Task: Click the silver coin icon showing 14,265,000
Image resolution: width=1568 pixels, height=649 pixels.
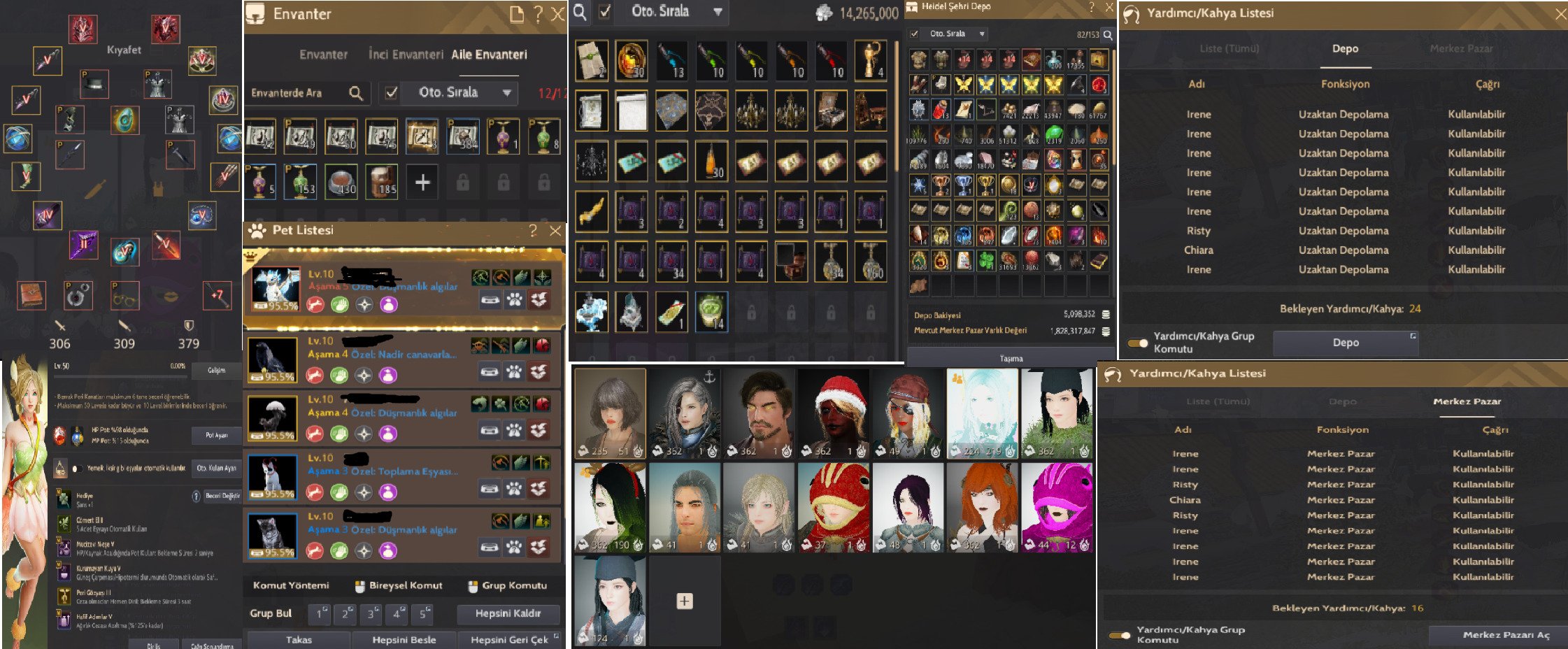Action: click(822, 13)
